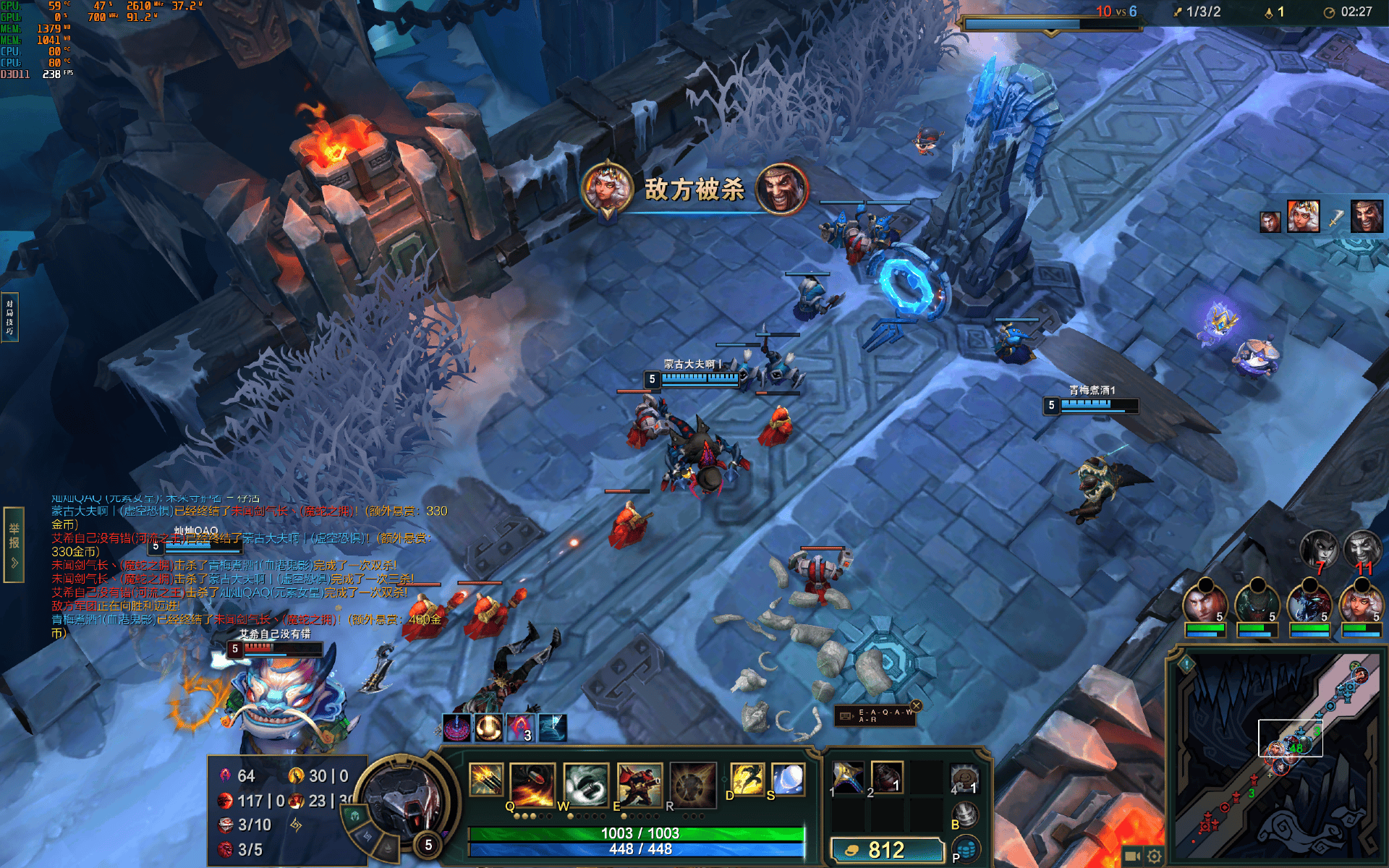The height and width of the screenshot is (868, 1389).
Task: Select the Pyke ally portrait
Action: (x=1257, y=603)
